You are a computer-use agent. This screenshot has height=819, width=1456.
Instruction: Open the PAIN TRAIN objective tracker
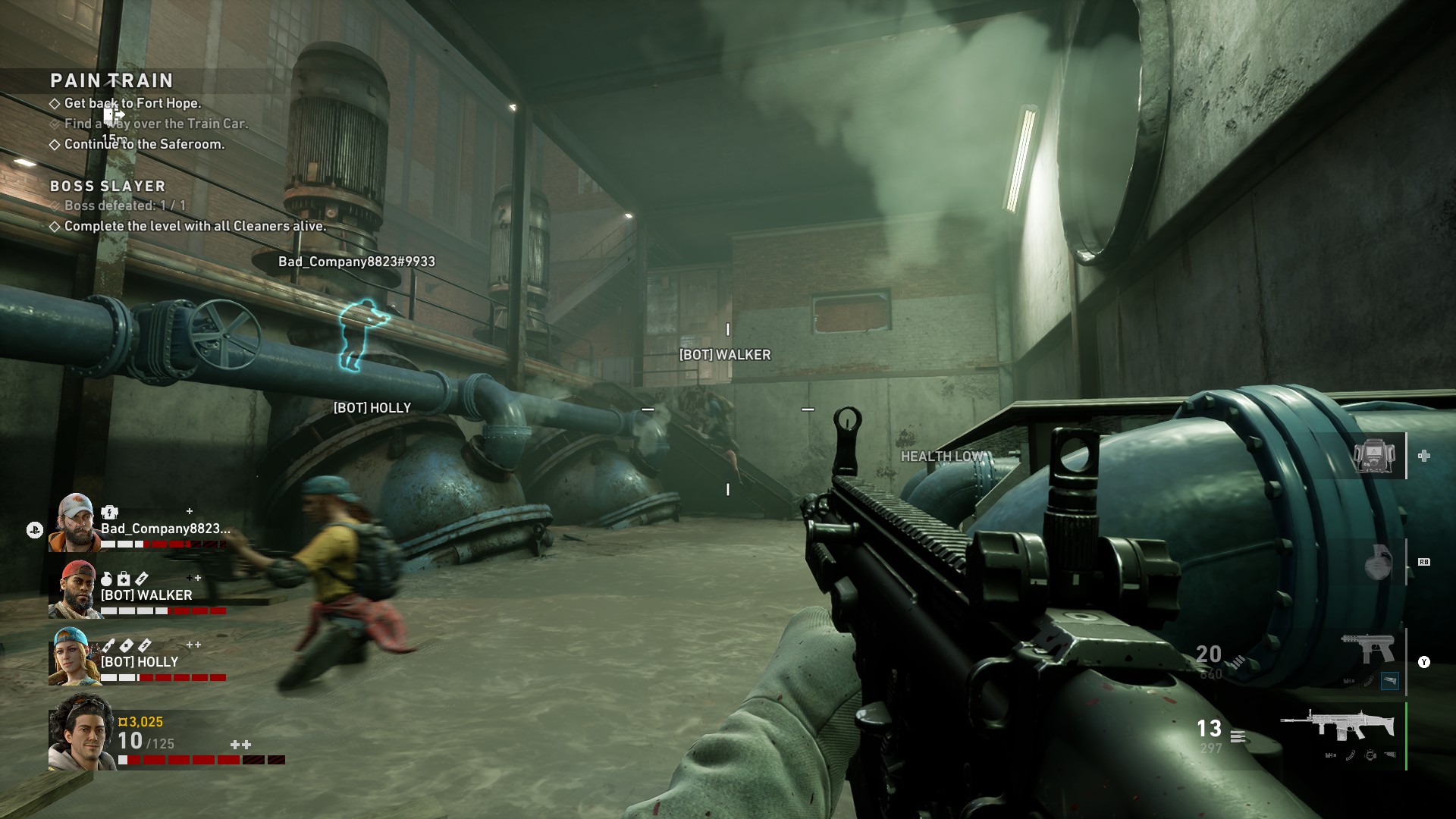pos(111,80)
